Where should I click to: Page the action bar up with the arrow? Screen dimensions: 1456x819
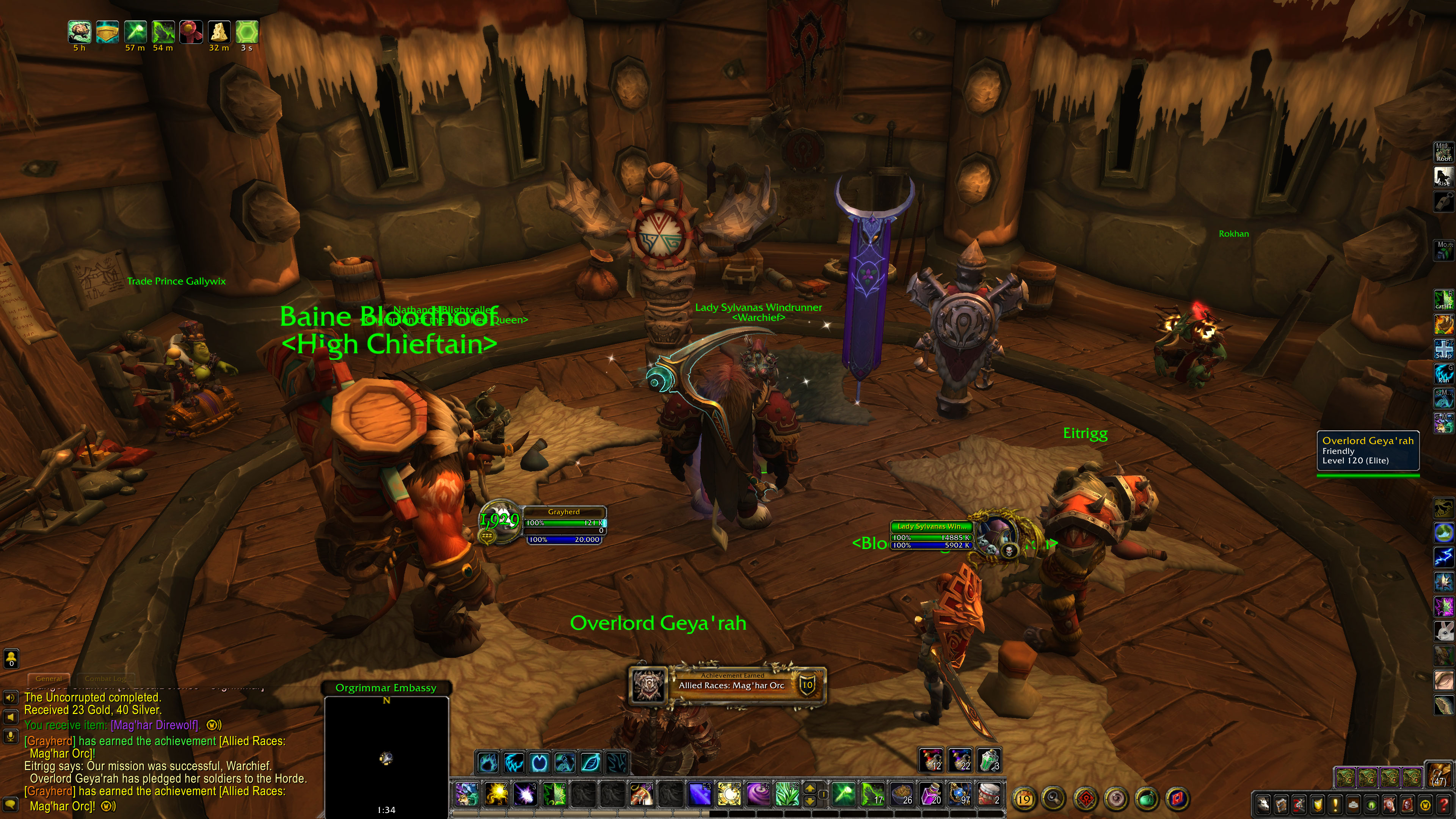[x=810, y=789]
